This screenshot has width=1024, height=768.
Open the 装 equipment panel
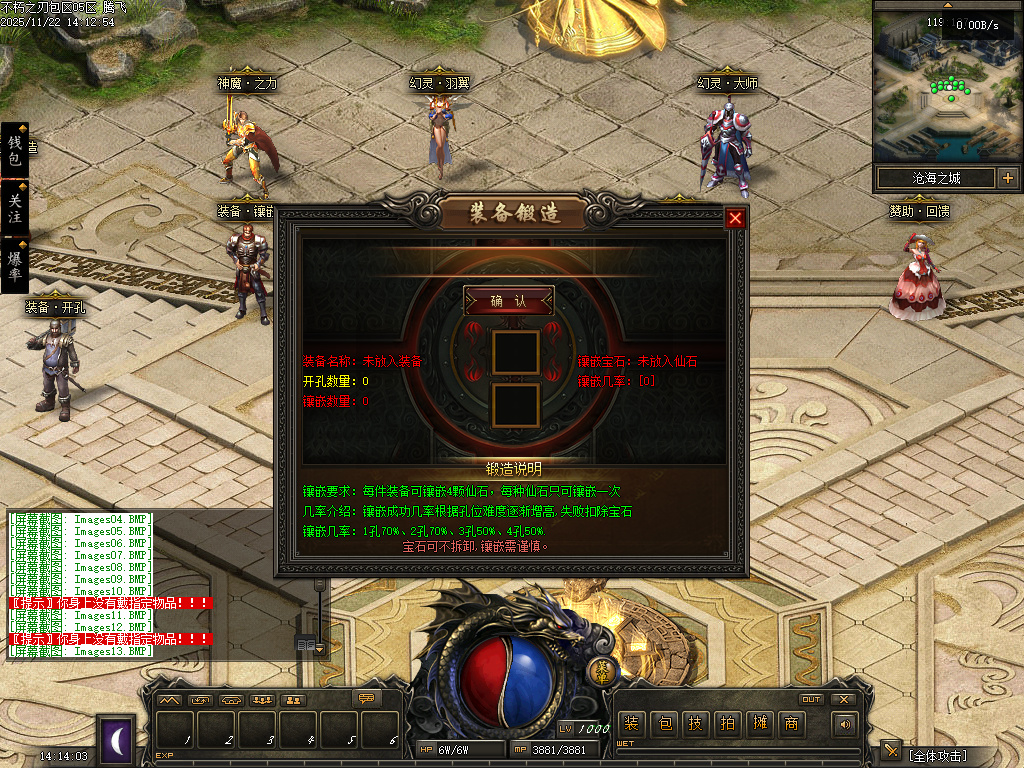[630, 724]
